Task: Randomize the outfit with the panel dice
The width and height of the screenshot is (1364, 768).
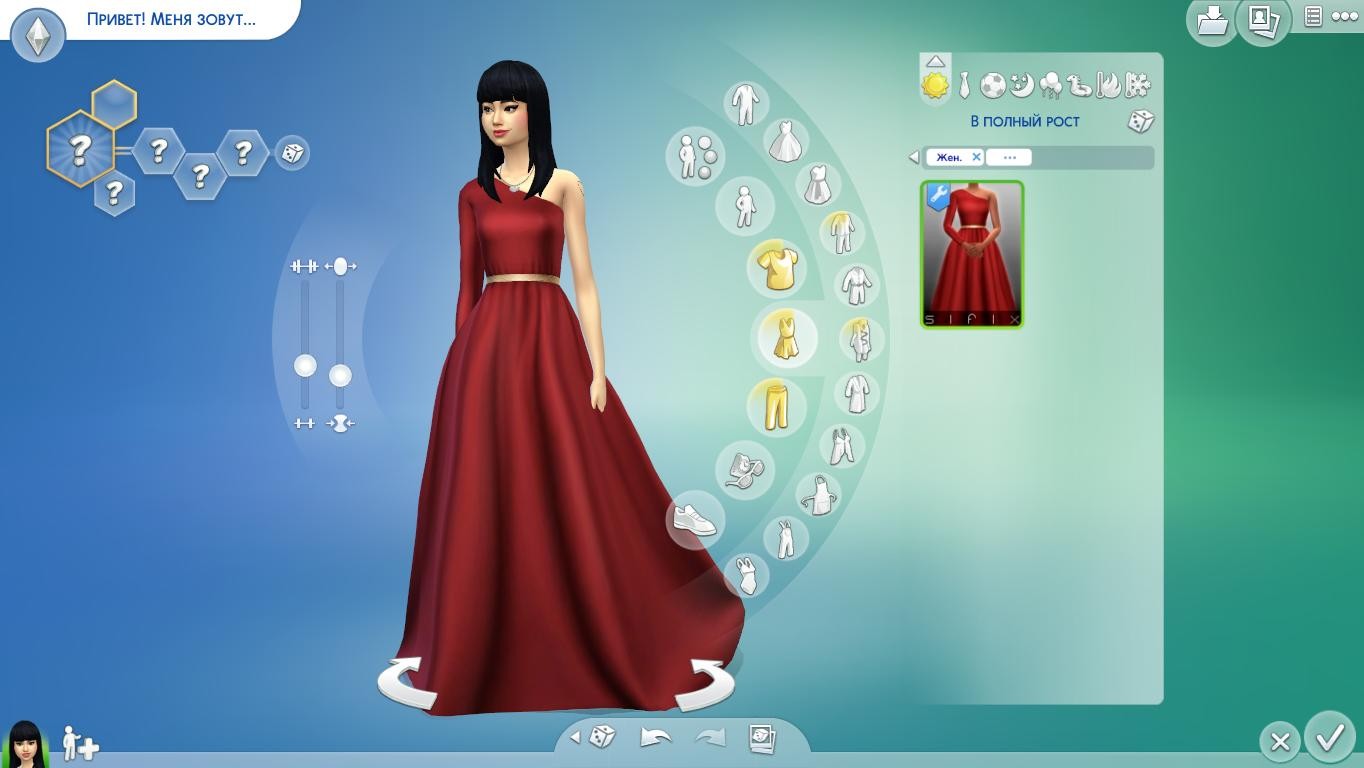Action: tap(1141, 121)
